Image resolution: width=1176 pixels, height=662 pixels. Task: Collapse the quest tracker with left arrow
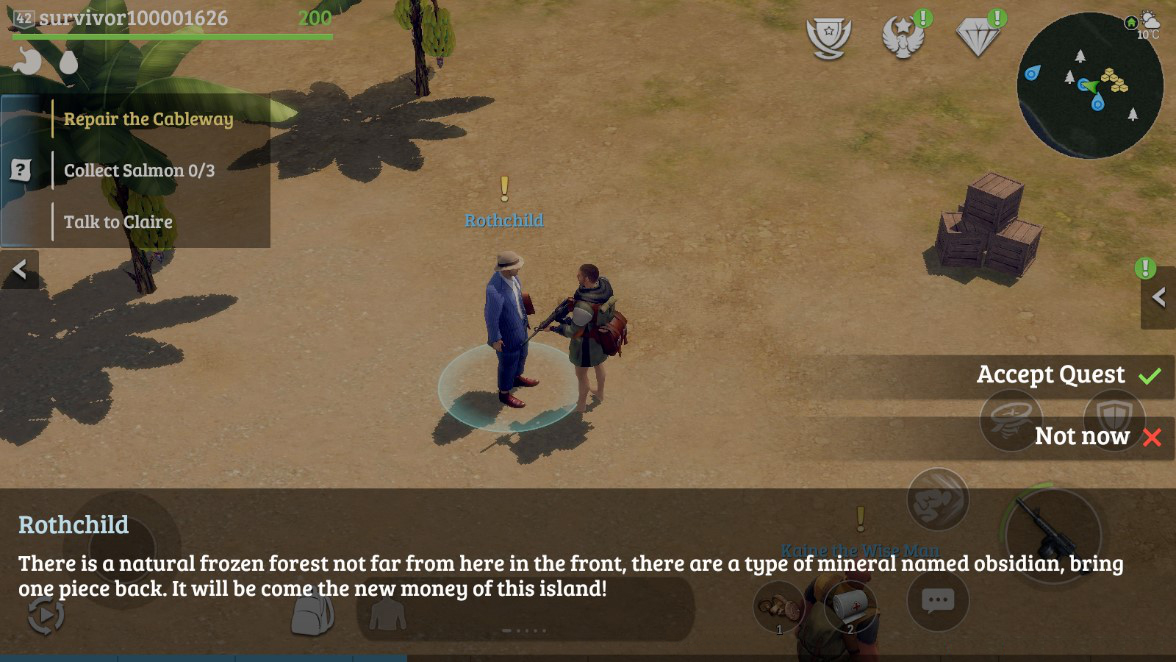[19, 270]
